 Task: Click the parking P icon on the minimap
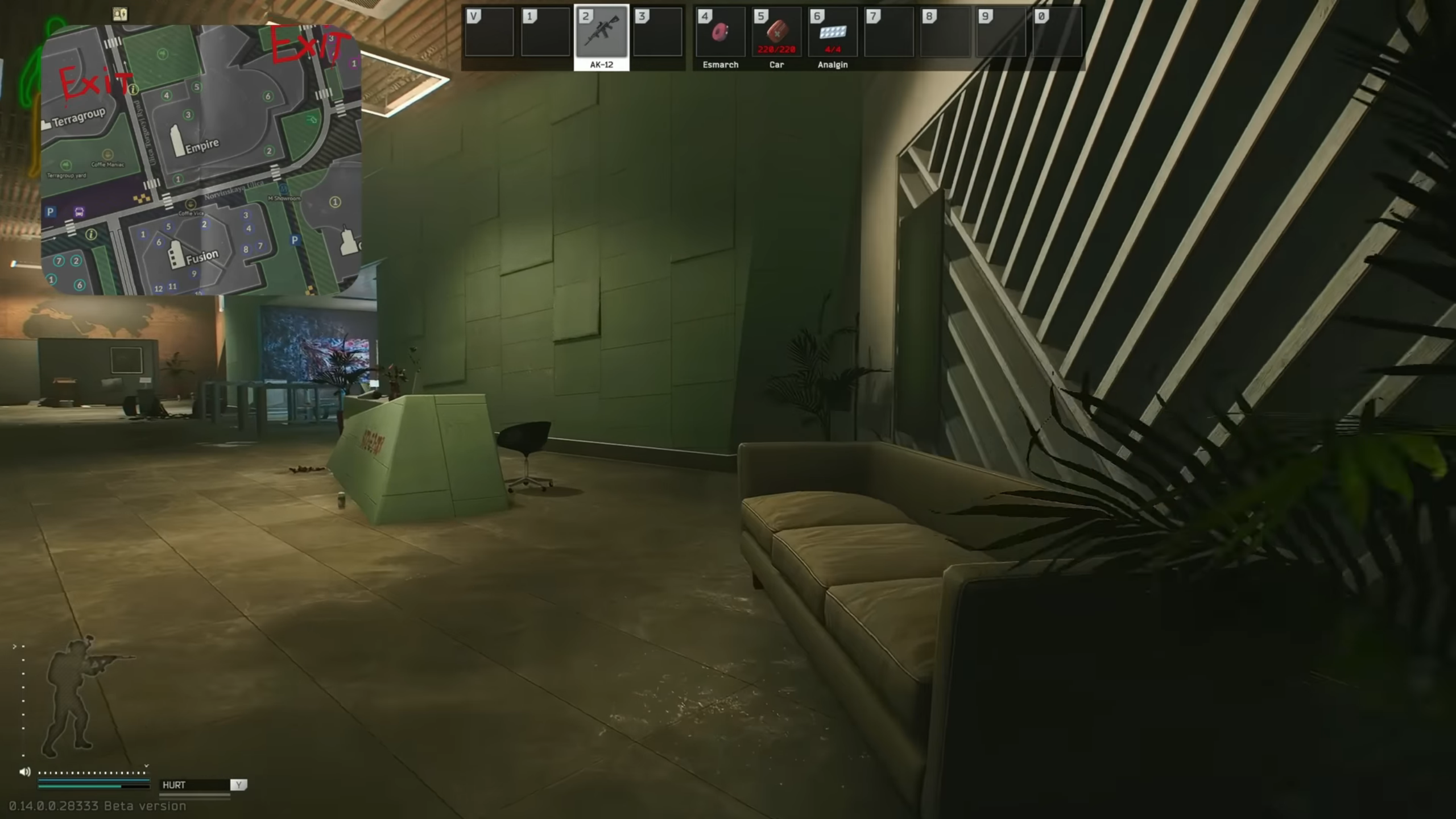(x=50, y=212)
